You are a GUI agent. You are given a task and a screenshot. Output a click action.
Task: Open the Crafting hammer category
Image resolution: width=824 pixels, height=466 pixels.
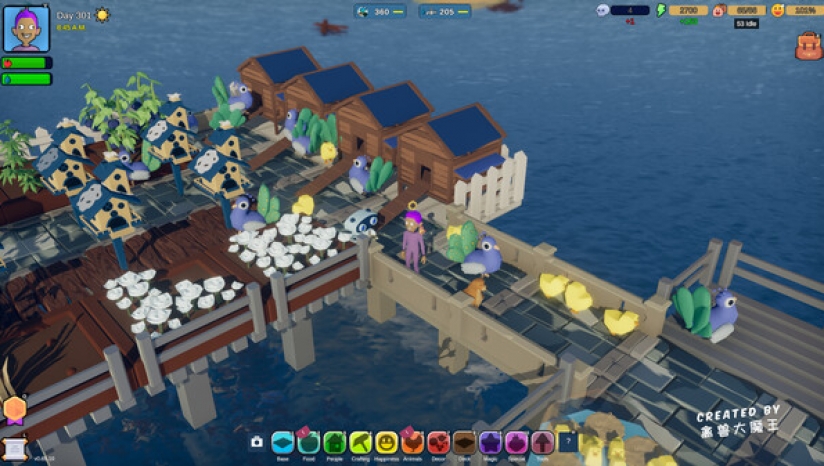click(360, 442)
